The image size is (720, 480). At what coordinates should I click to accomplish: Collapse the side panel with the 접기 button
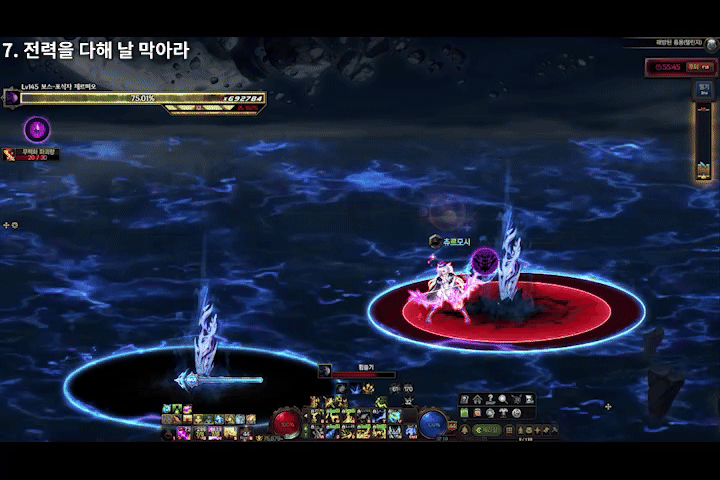pyautogui.click(x=704, y=88)
